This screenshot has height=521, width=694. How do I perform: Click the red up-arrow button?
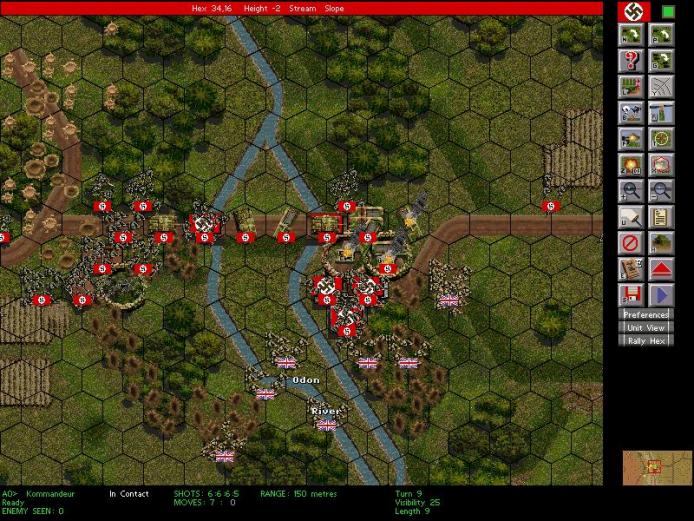[660, 269]
